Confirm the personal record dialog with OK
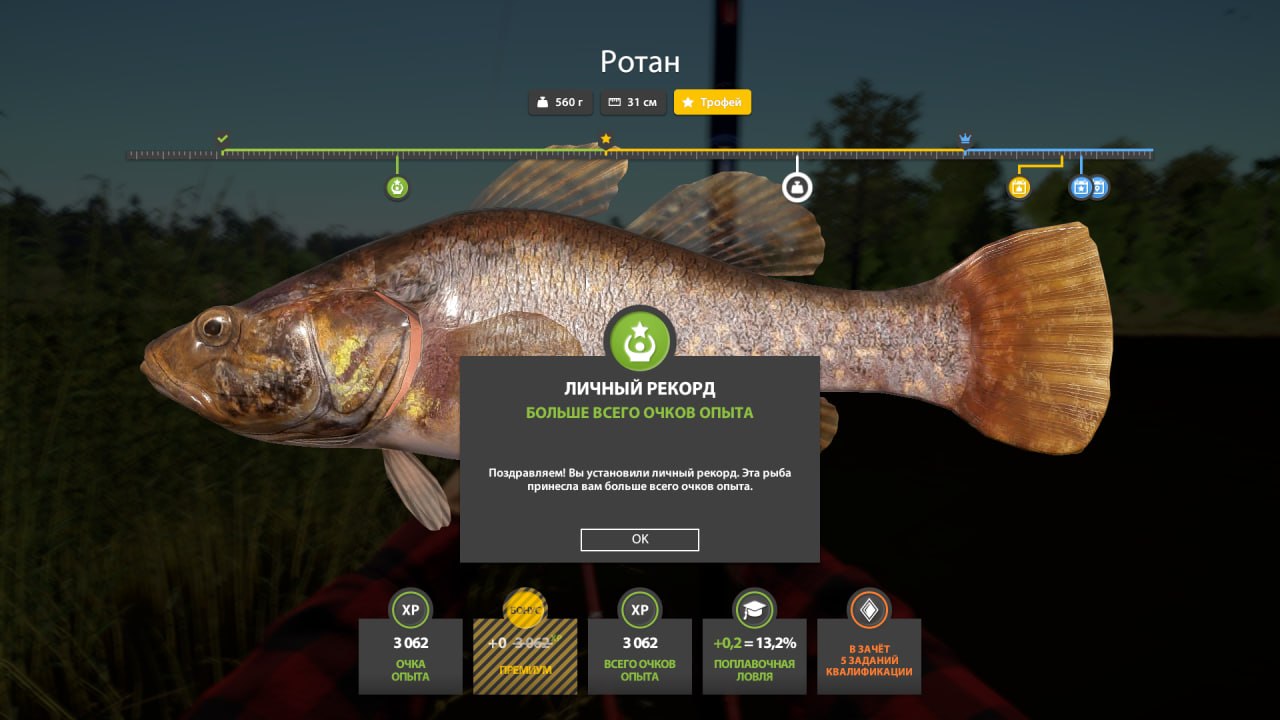The width and height of the screenshot is (1280, 720). (x=640, y=539)
